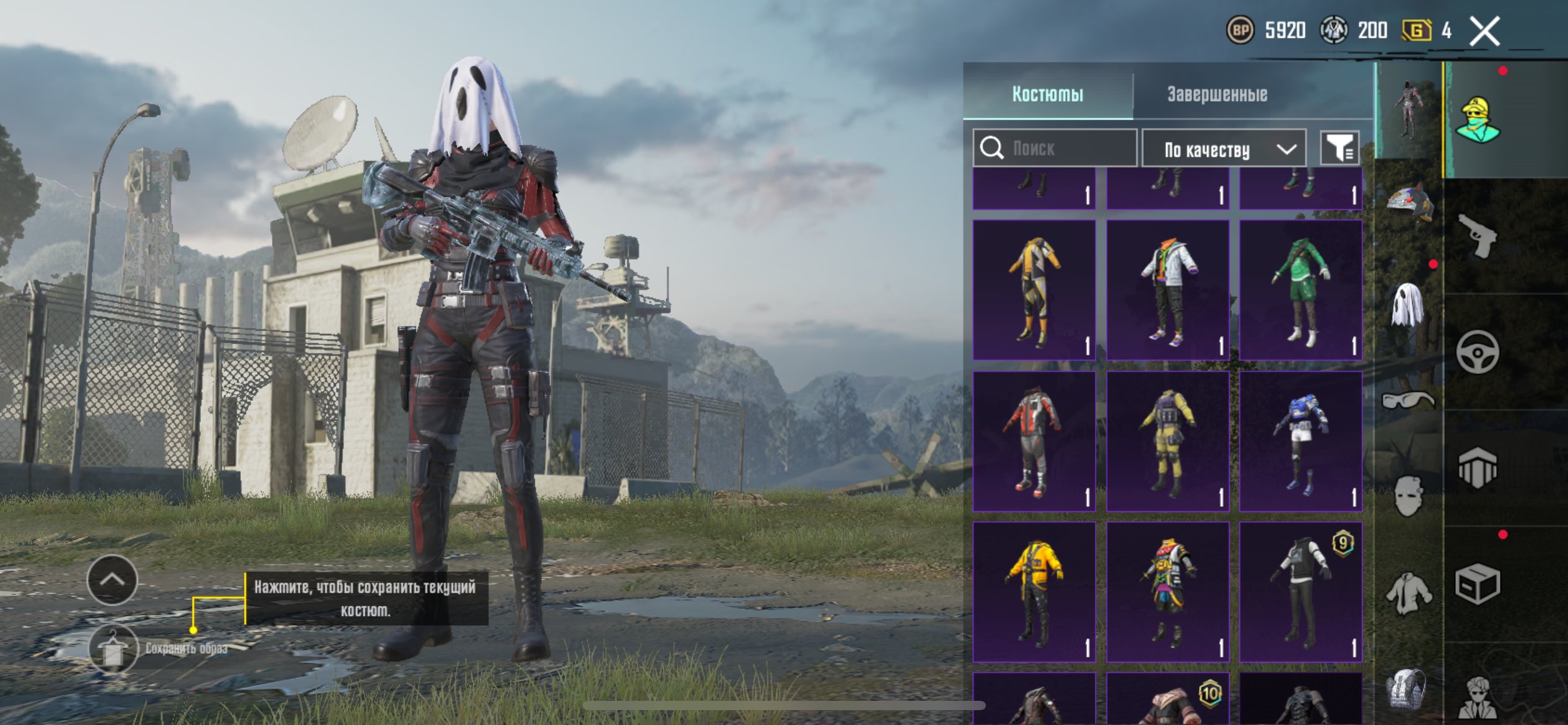Viewport: 1568px width, 725px height.
Task: Select the Костюмы tab
Action: tap(1048, 94)
